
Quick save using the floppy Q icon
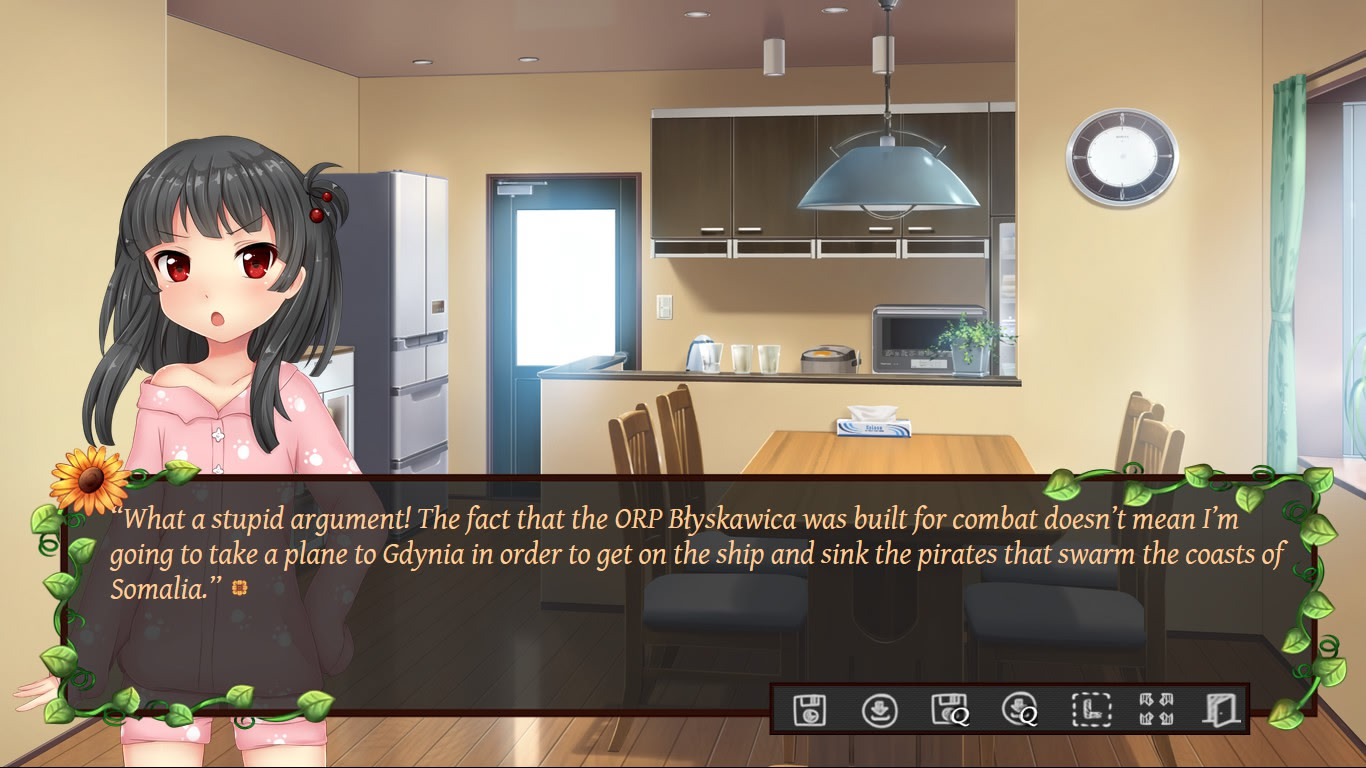(949, 710)
